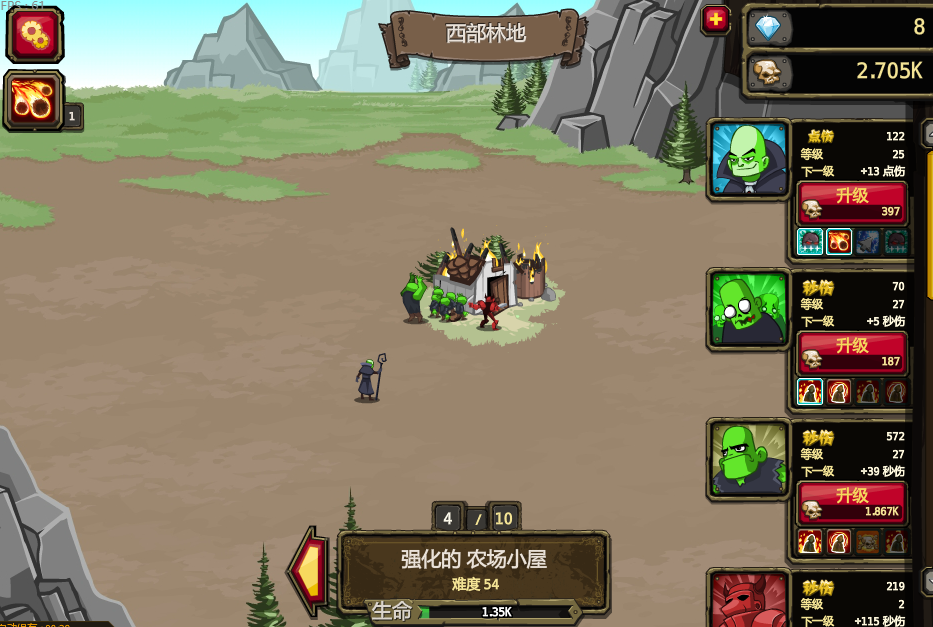Open the gear settings menu
Viewport: 933px width, 627px height.
pyautogui.click(x=35, y=35)
